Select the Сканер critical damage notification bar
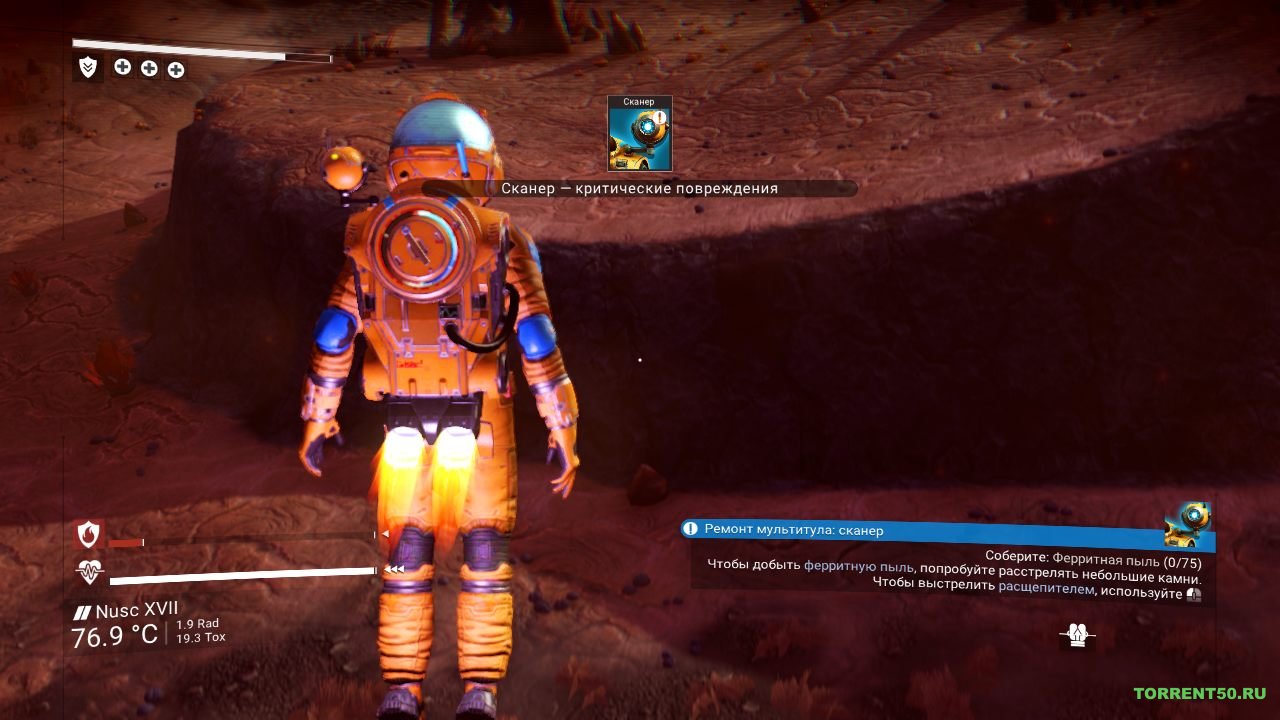Image resolution: width=1280 pixels, height=720 pixels. pyautogui.click(x=640, y=188)
